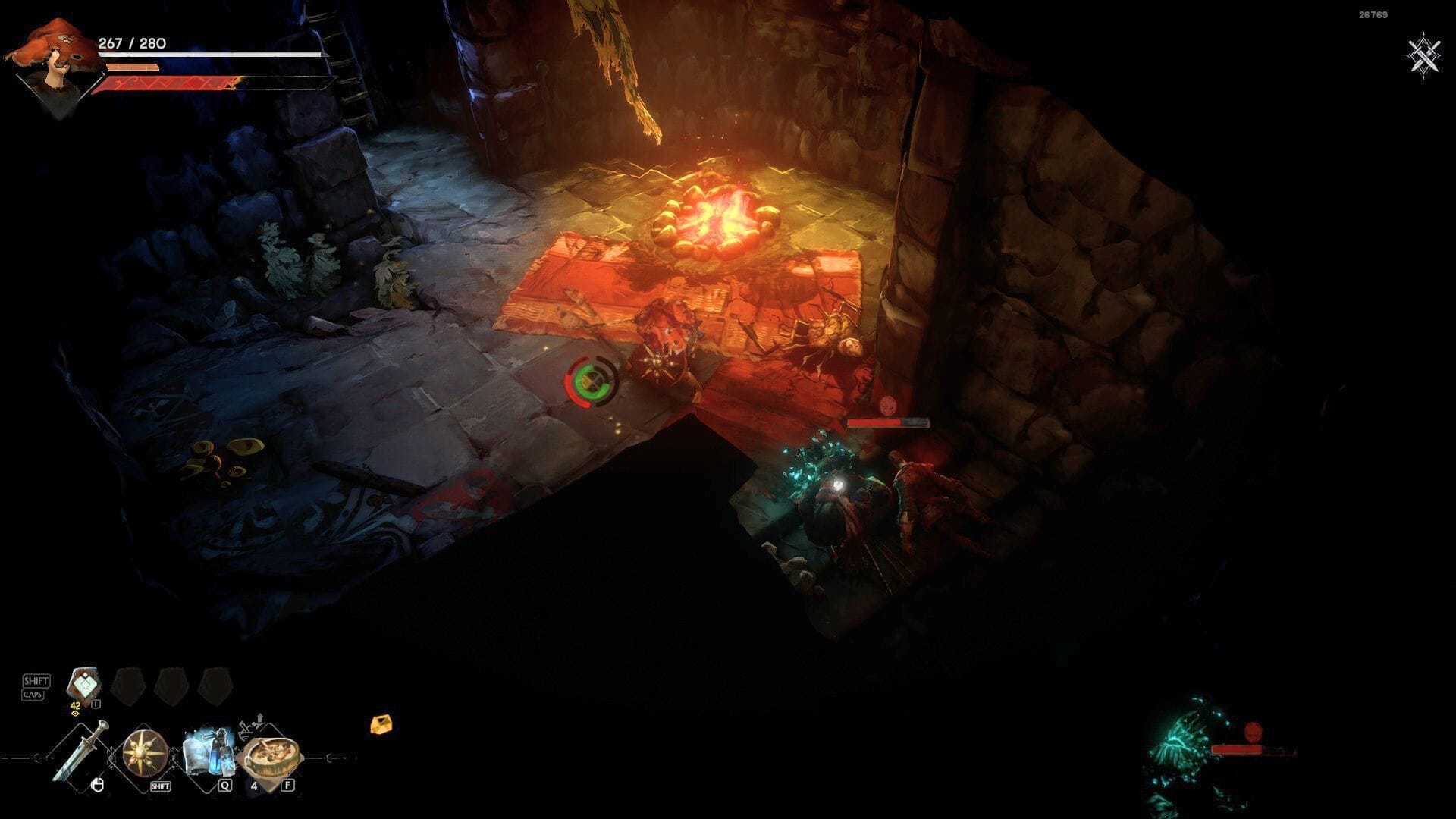Select the sword weapon slot

[x=82, y=751]
